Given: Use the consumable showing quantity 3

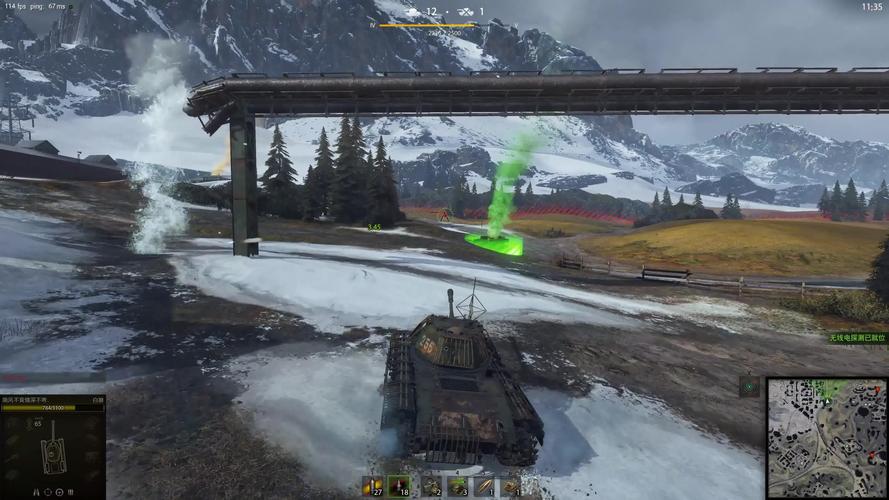Looking at the screenshot, I should pyautogui.click(x=458, y=486).
